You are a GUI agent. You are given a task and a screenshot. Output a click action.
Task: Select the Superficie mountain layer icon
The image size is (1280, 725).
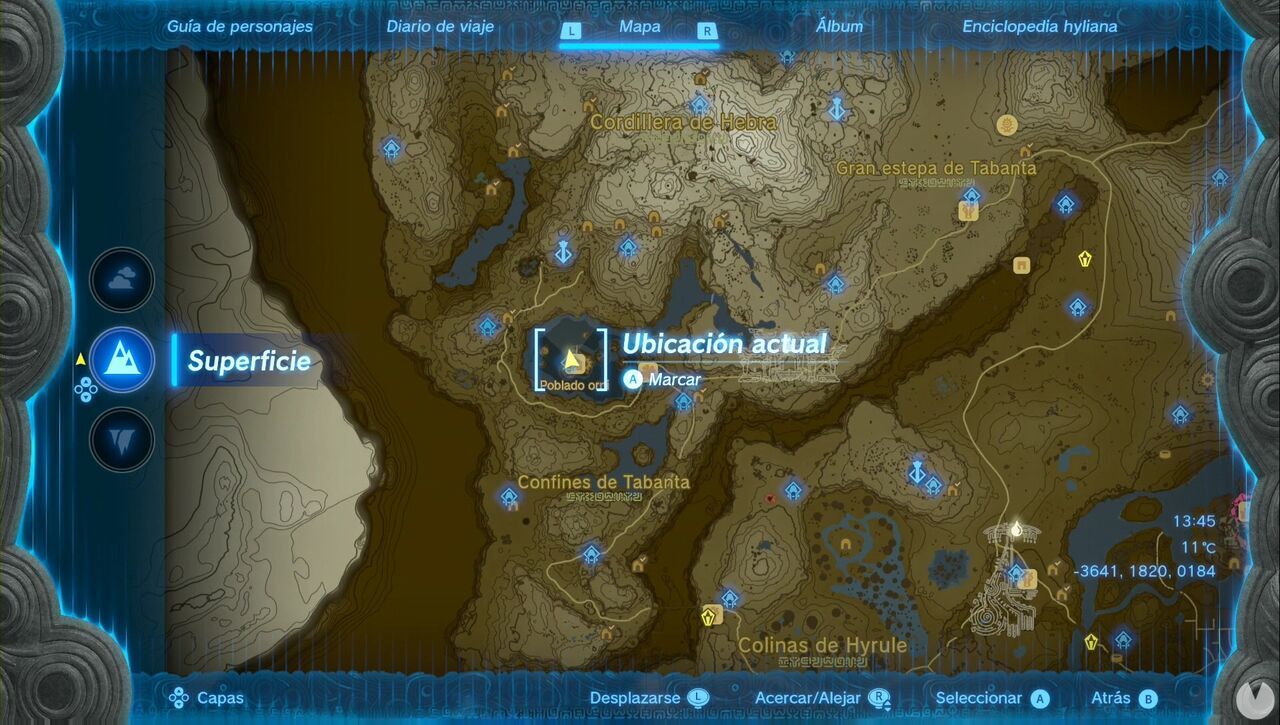(120, 362)
